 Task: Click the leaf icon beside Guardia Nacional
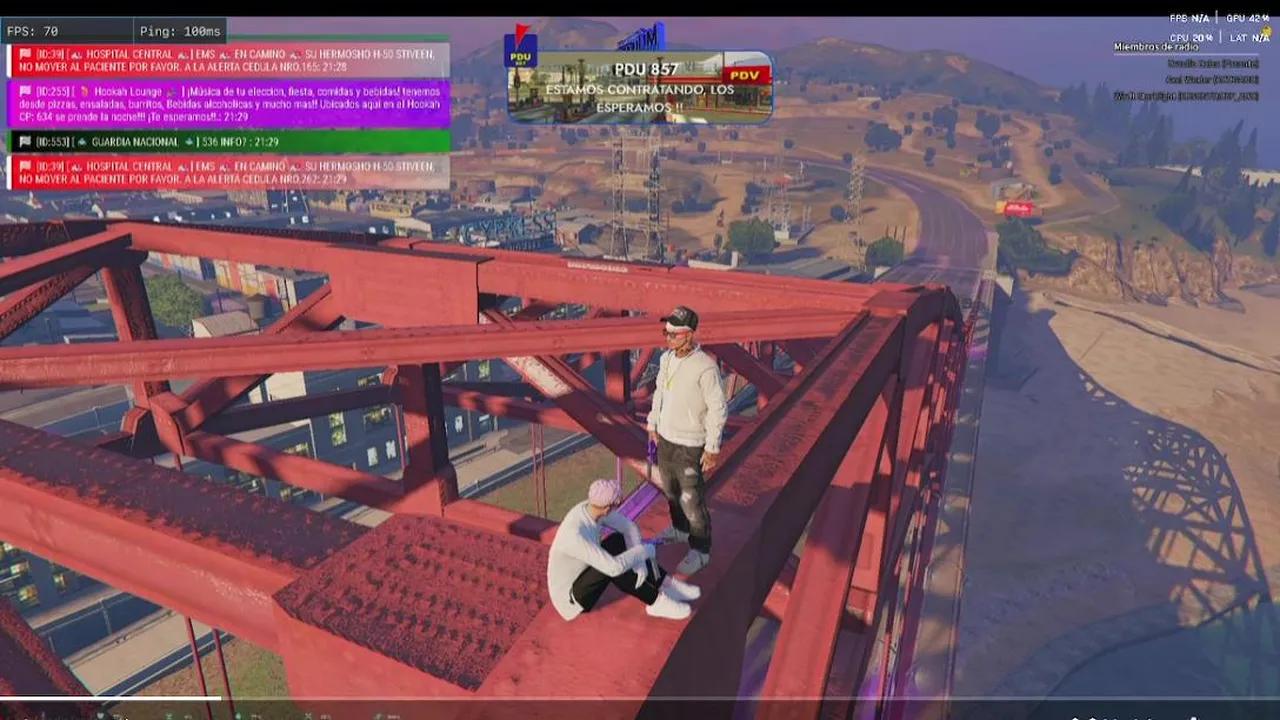tap(83, 142)
